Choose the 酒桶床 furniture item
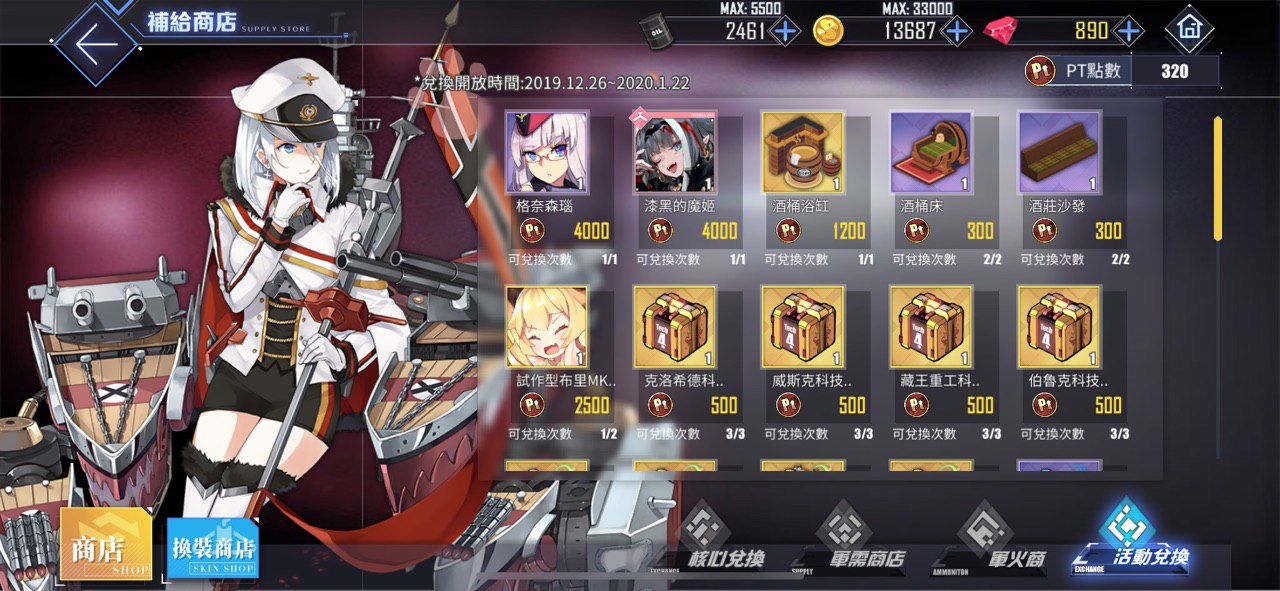This screenshot has height=591, width=1280. (x=931, y=152)
